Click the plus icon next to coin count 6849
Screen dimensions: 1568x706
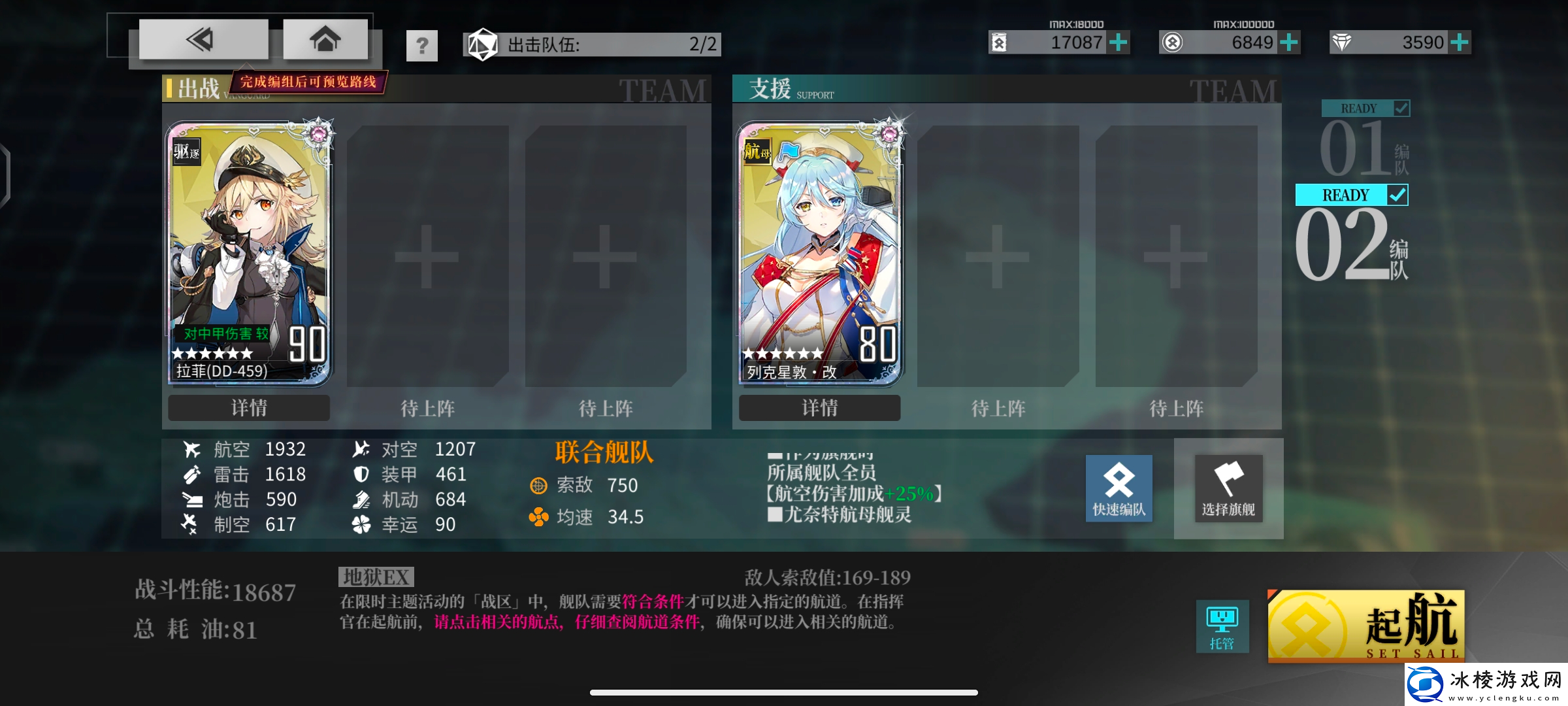pos(1288,42)
